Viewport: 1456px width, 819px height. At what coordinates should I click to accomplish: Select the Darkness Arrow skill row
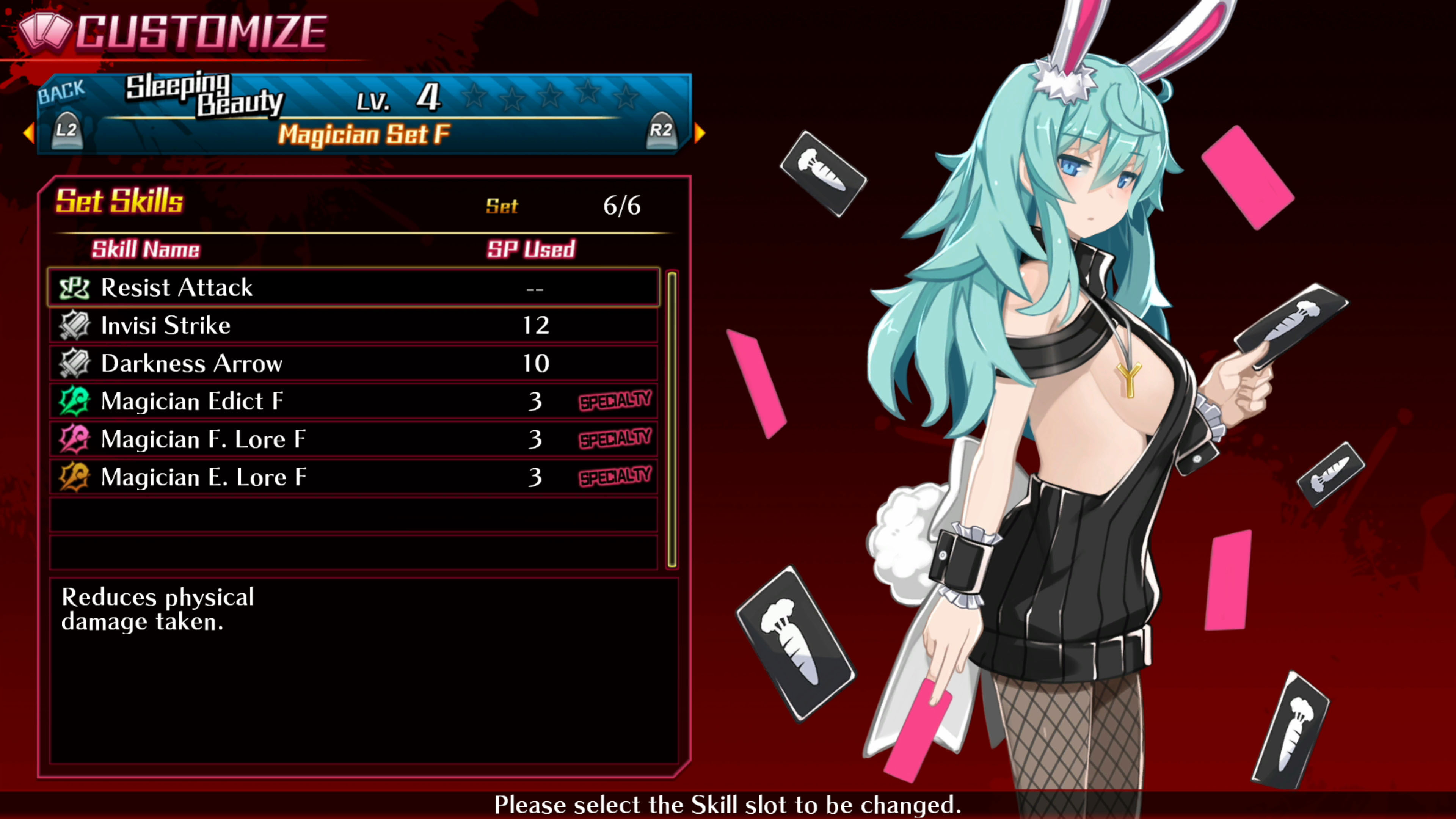point(353,364)
